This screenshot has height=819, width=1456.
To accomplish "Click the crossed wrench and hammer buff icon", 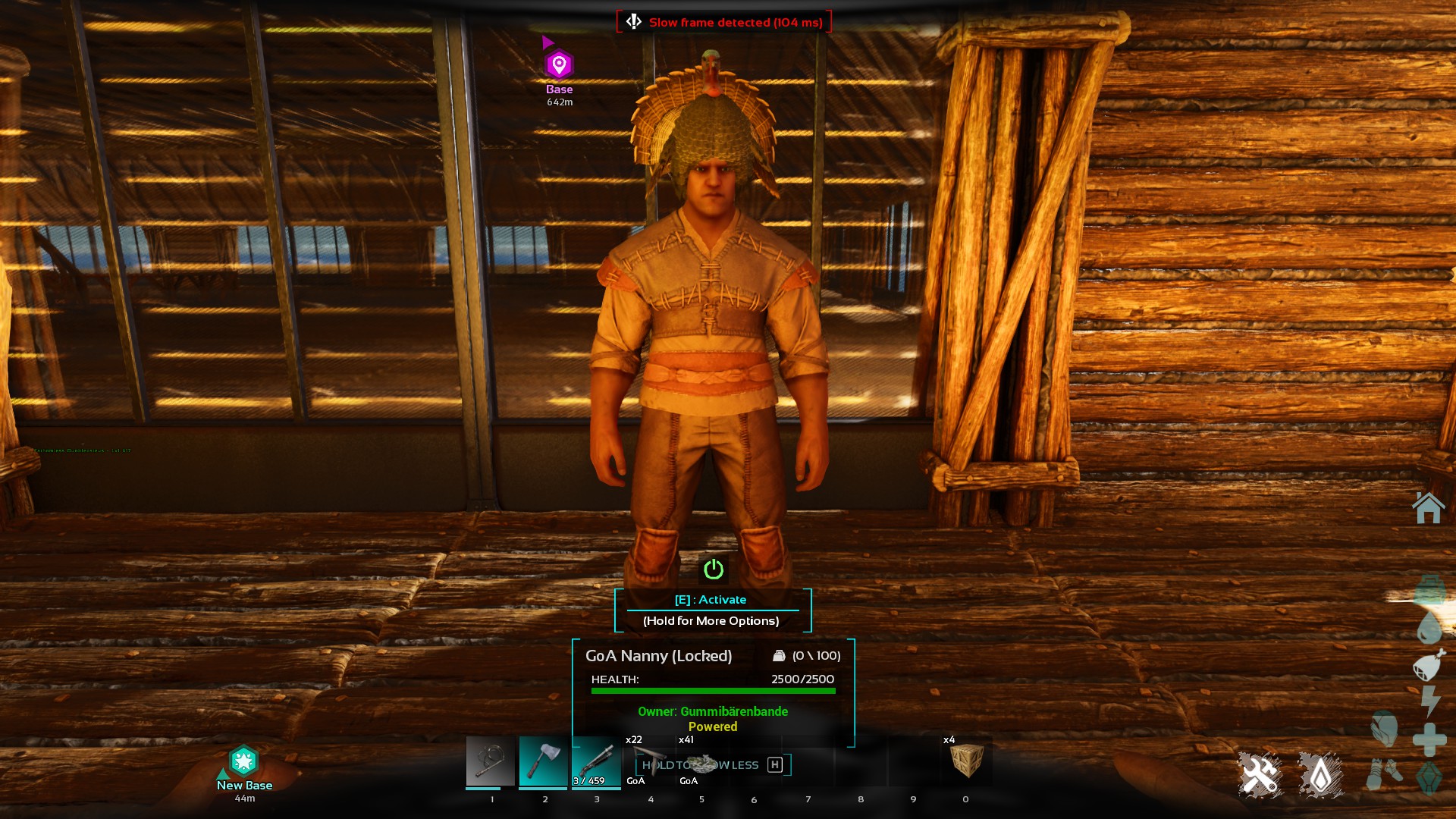I will (1260, 775).
